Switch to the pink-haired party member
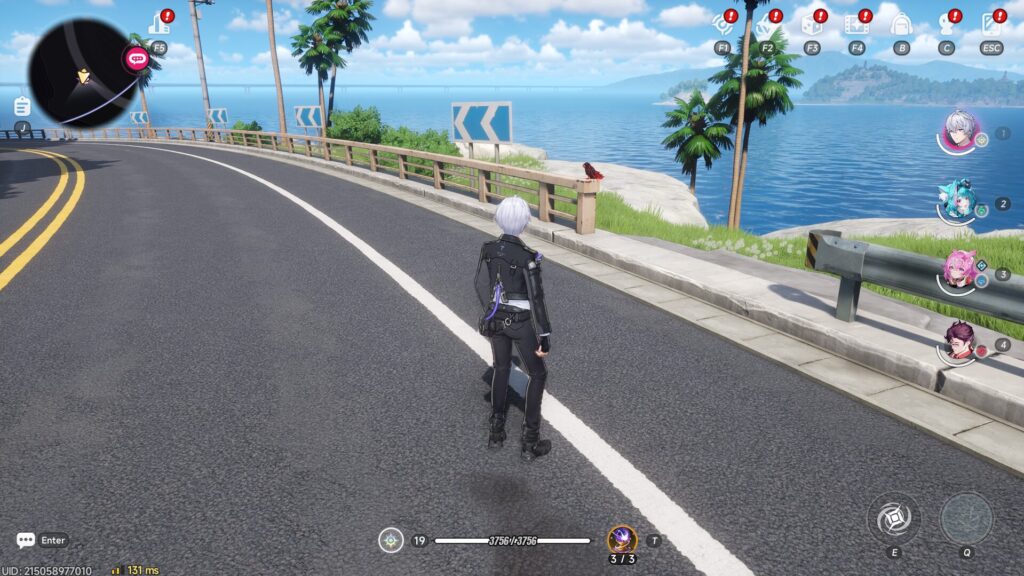 (x=959, y=271)
